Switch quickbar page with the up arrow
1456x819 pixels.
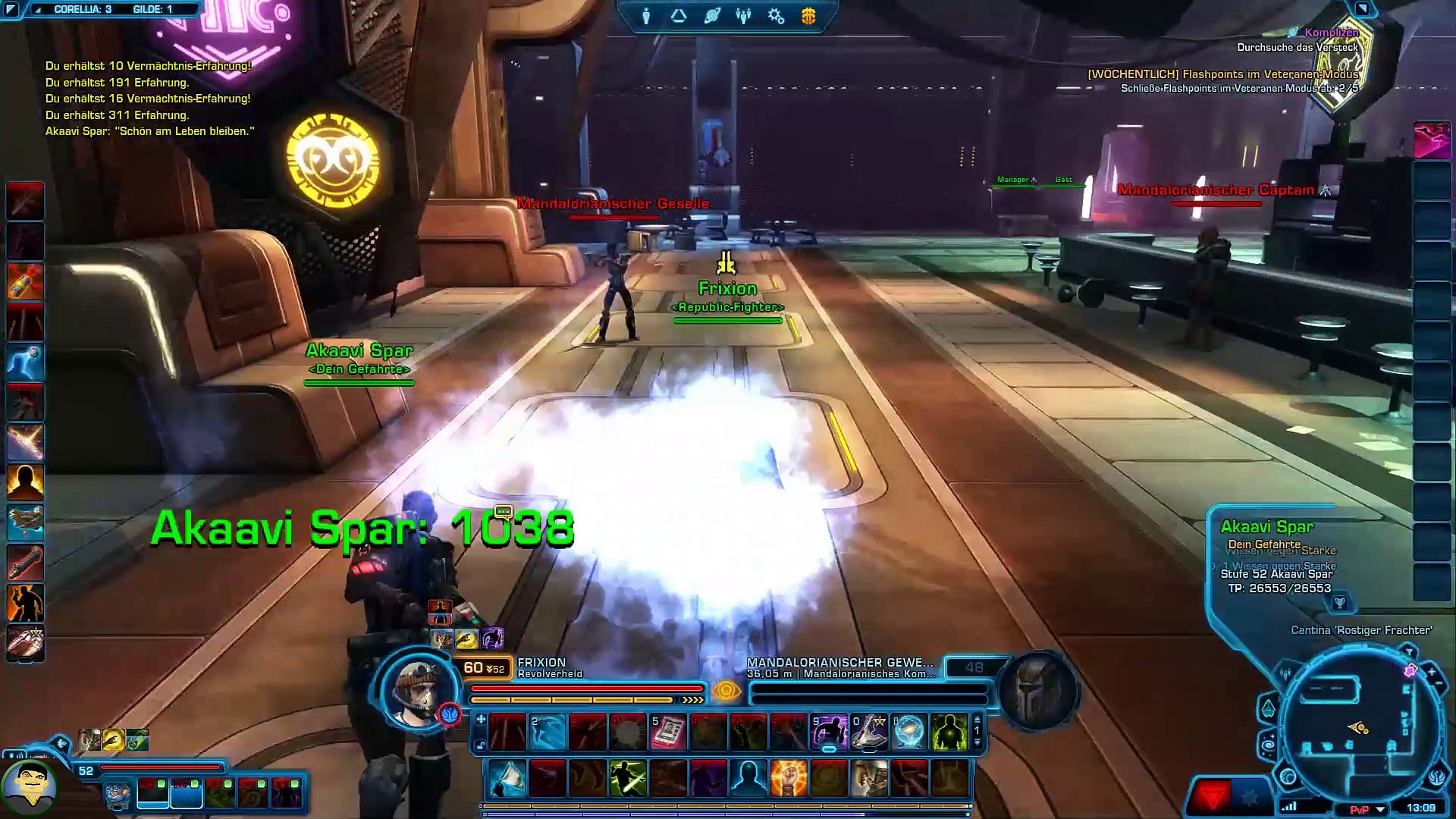(x=977, y=719)
